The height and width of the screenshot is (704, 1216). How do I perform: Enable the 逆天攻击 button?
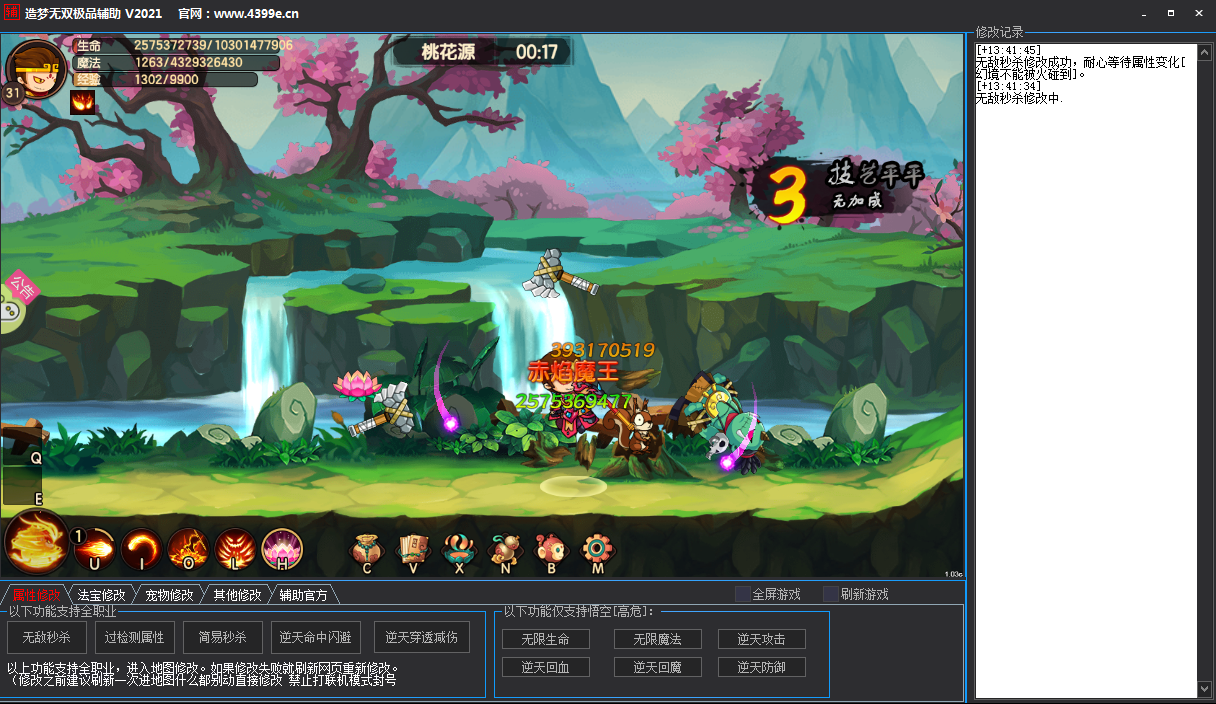[761, 639]
